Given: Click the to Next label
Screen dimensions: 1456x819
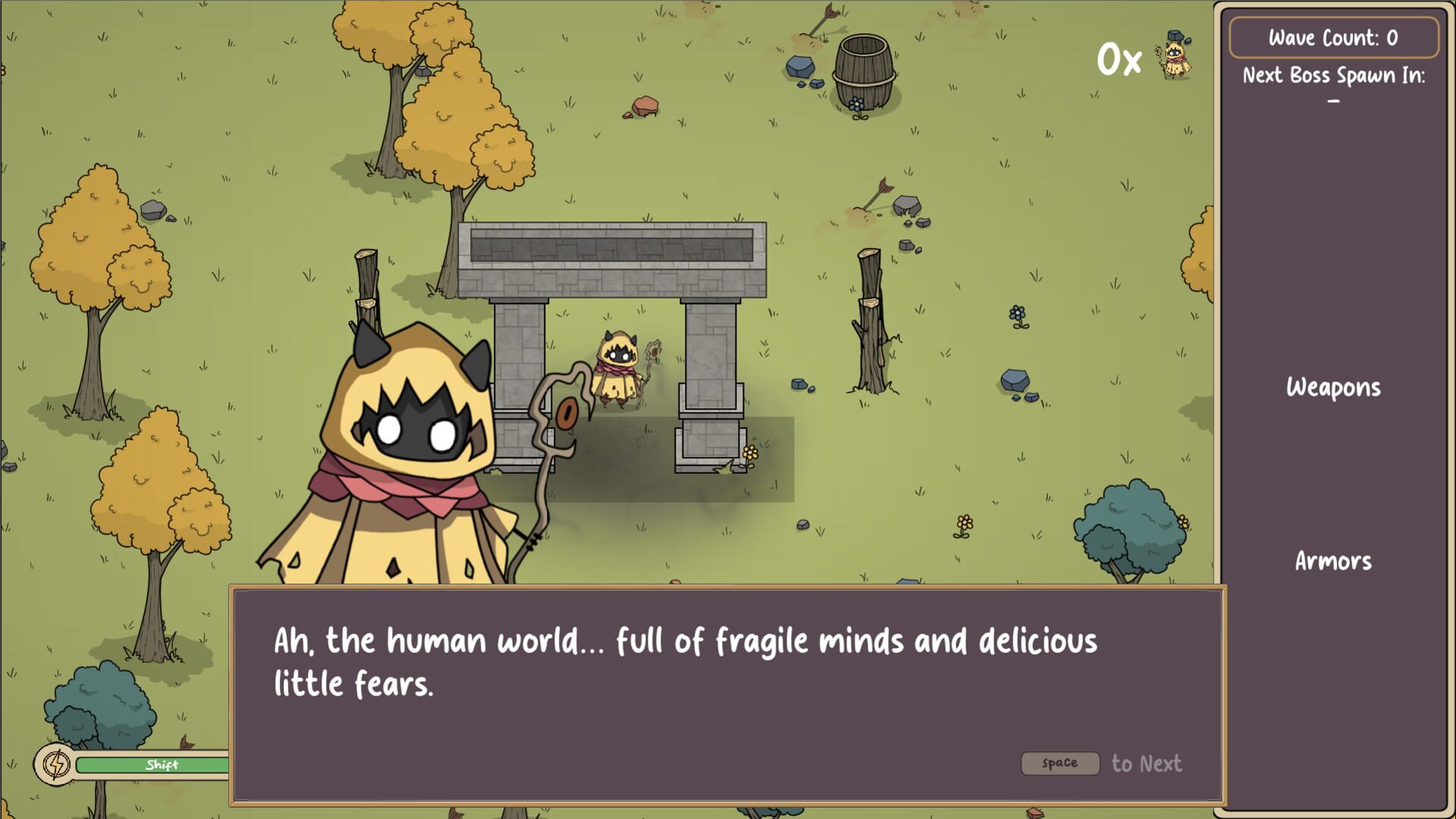Looking at the screenshot, I should pyautogui.click(x=1147, y=764).
